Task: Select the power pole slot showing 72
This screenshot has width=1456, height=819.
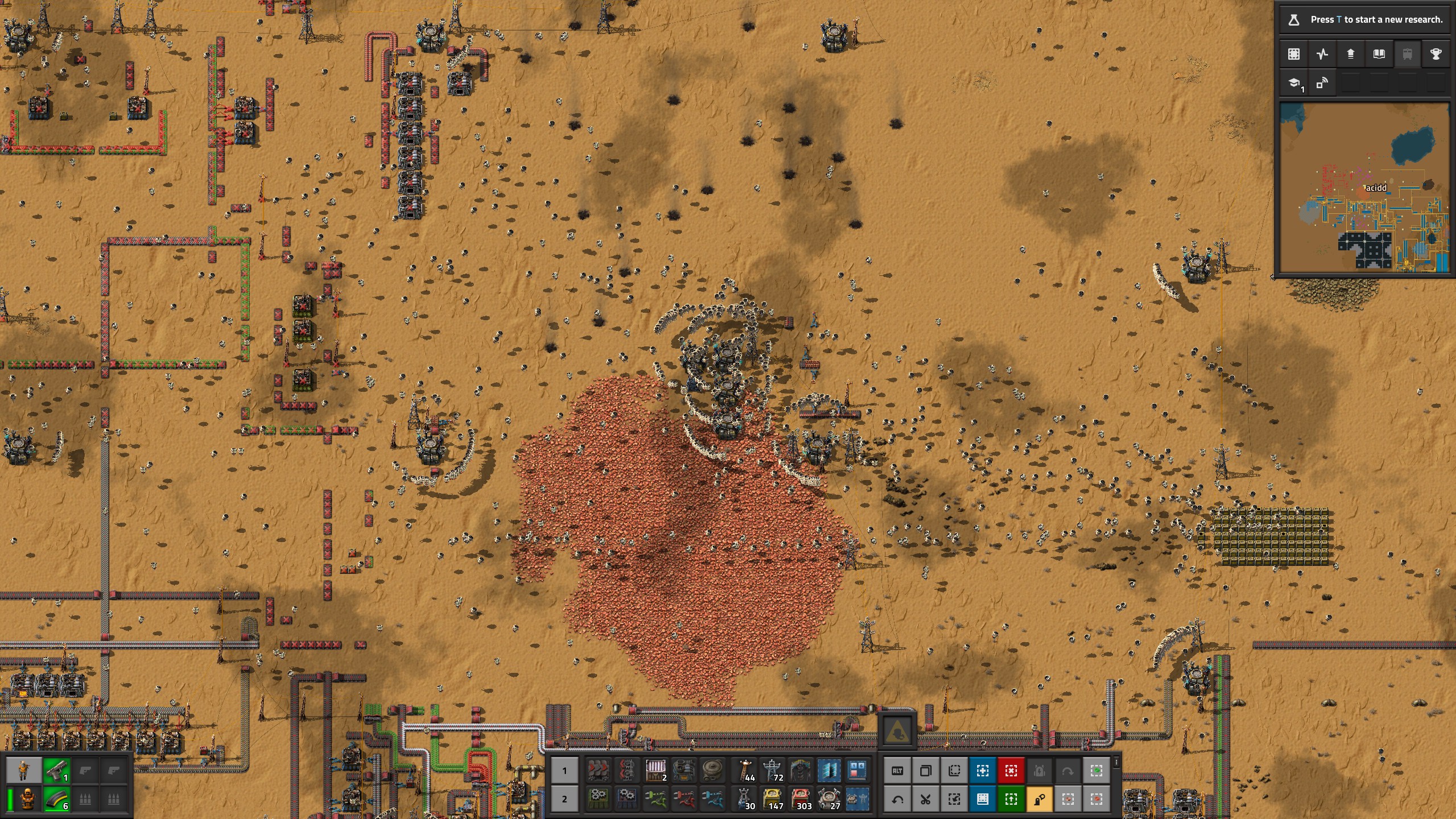Action: click(773, 771)
